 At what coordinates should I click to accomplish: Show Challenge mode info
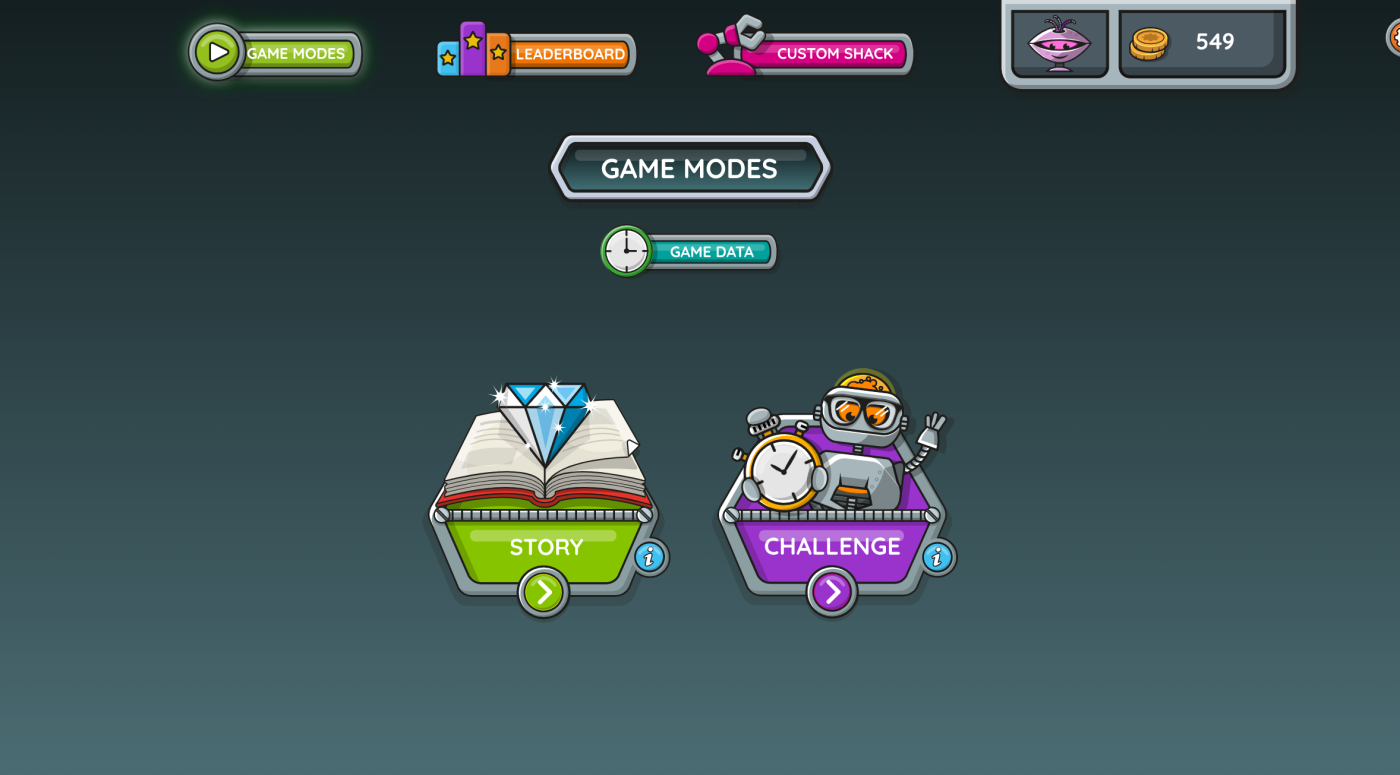coord(938,557)
